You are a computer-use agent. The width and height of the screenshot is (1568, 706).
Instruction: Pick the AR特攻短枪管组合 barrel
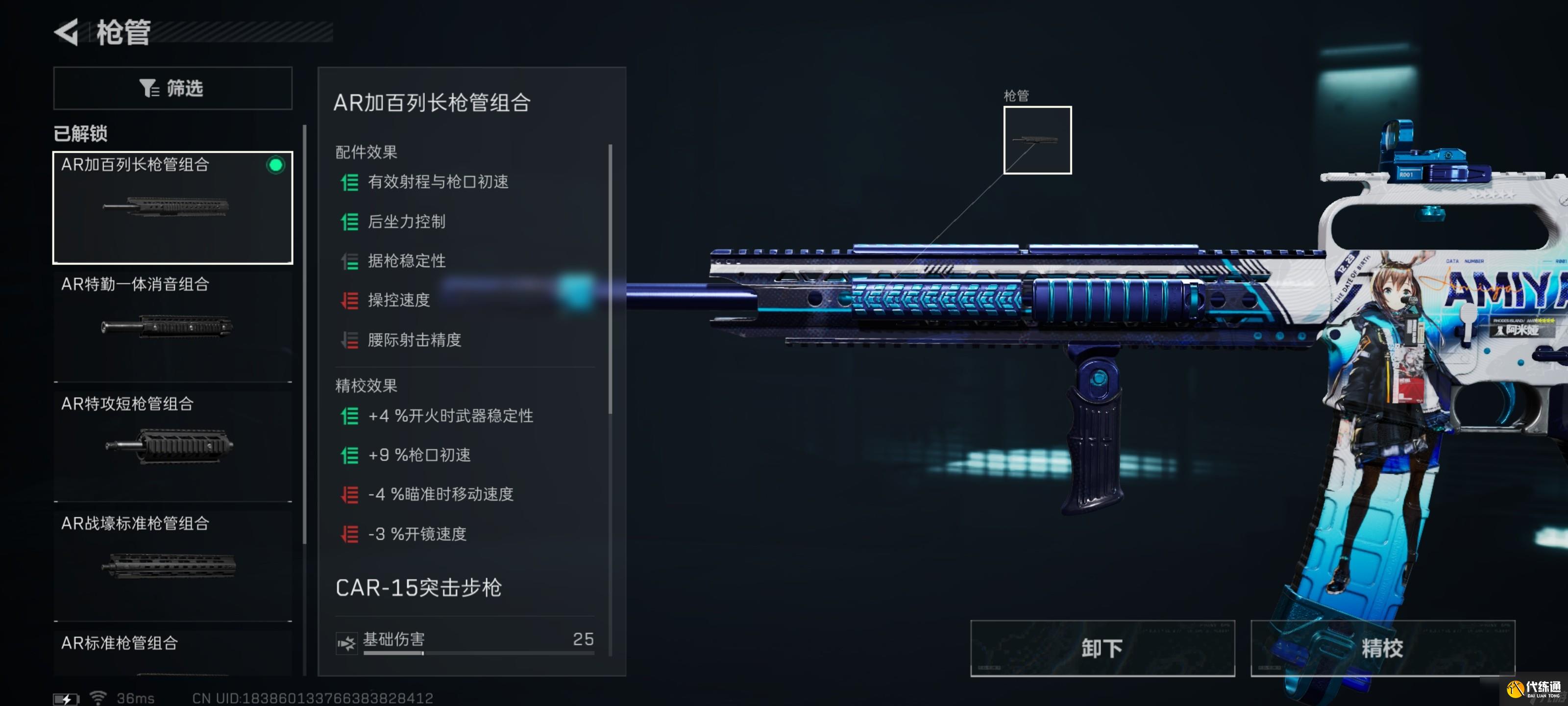pos(173,445)
